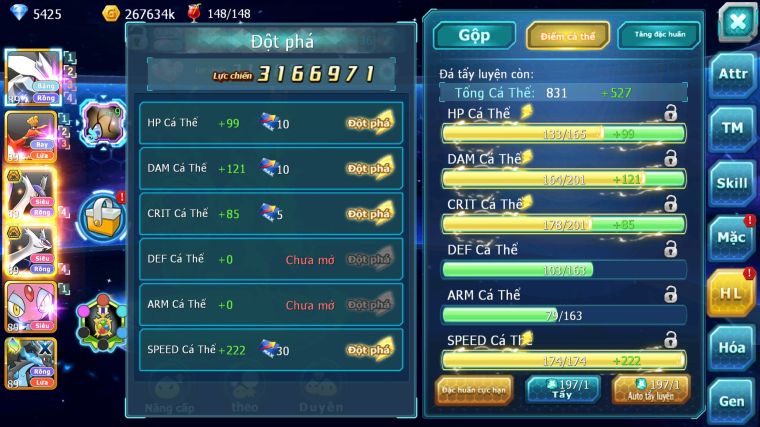Open the Gen side tab

[733, 402]
